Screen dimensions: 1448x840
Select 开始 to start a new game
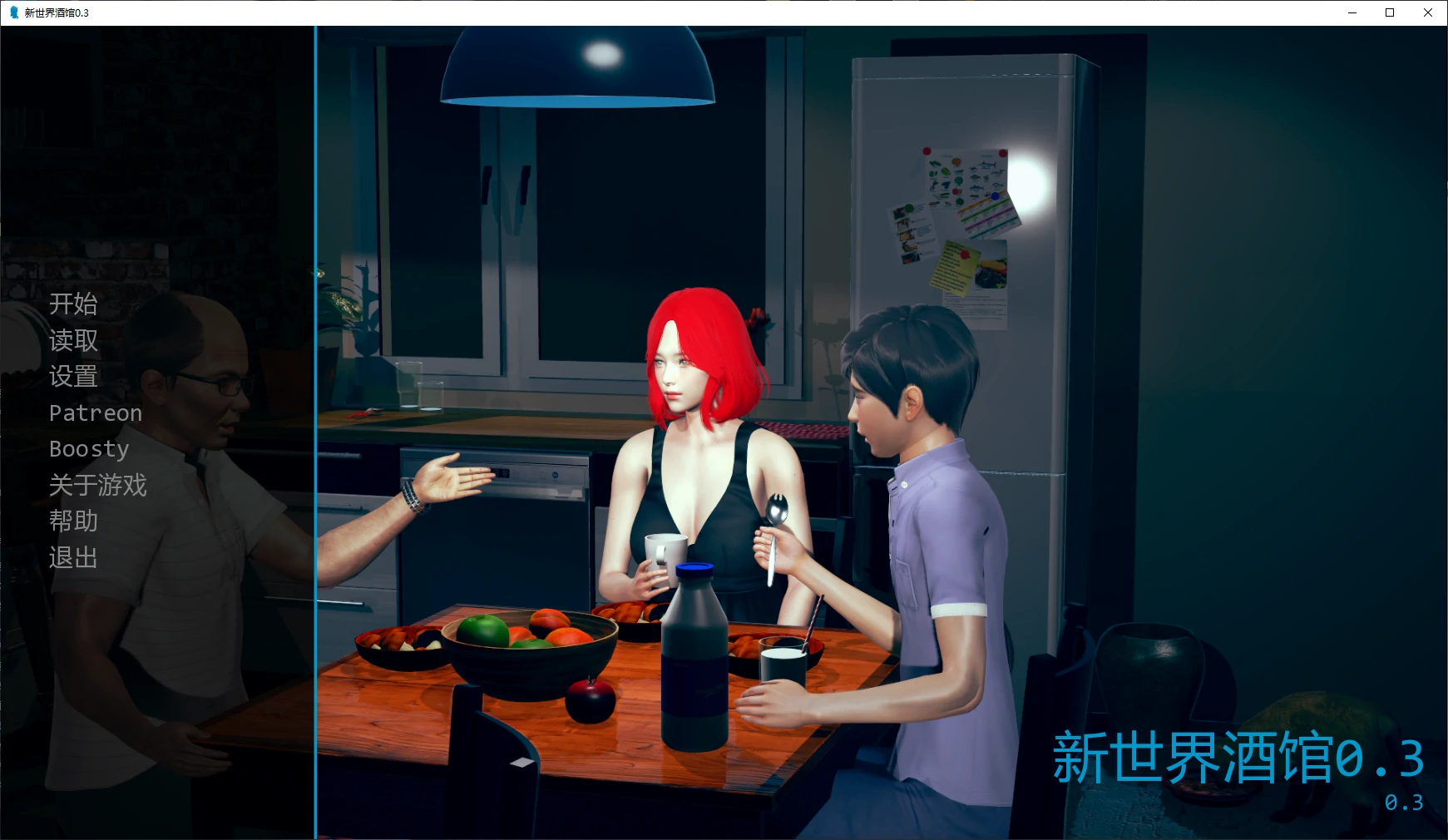click(73, 304)
